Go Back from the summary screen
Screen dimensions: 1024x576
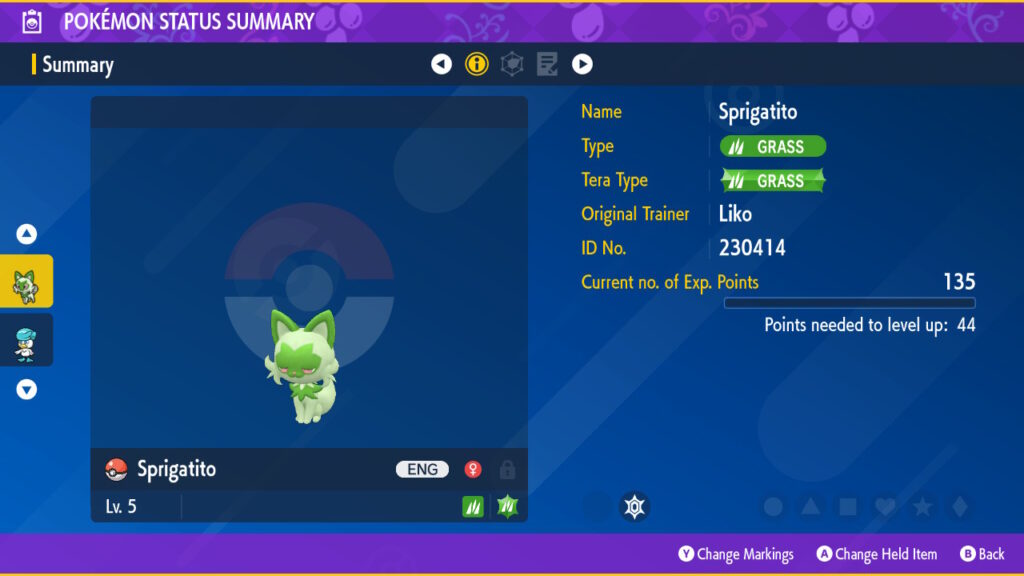click(982, 554)
